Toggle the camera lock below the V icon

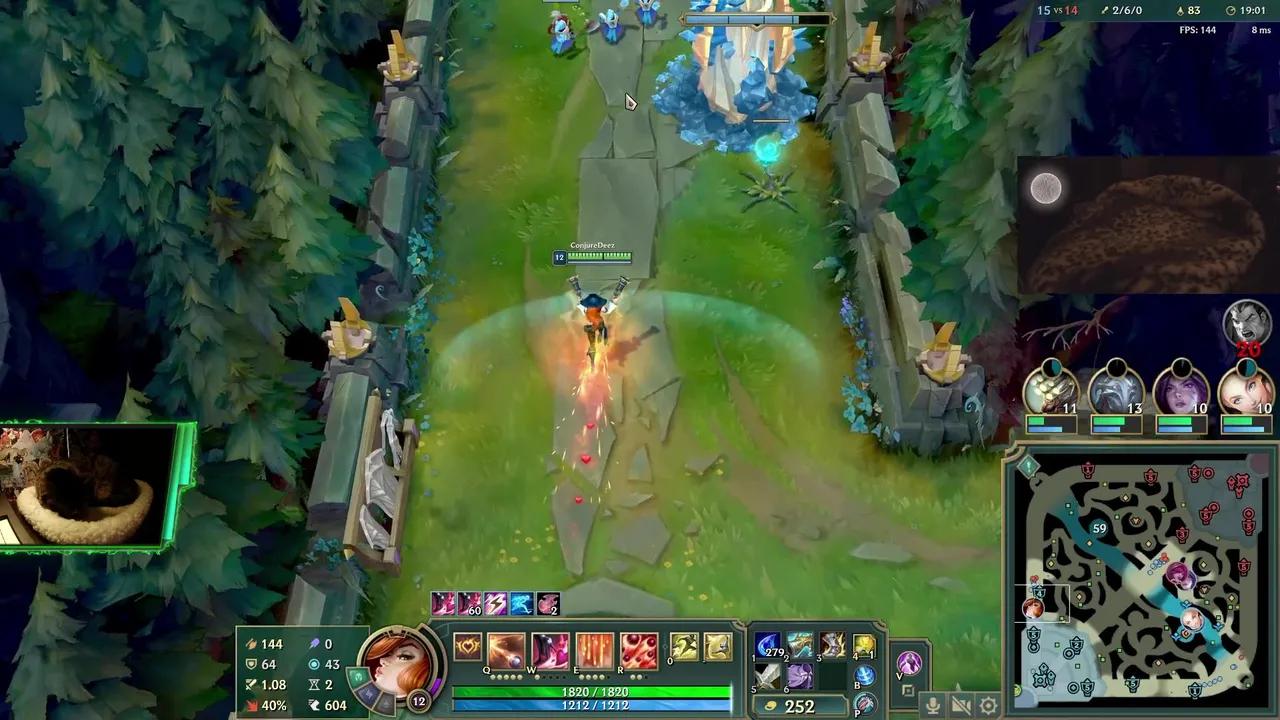pyautogui.click(x=908, y=690)
